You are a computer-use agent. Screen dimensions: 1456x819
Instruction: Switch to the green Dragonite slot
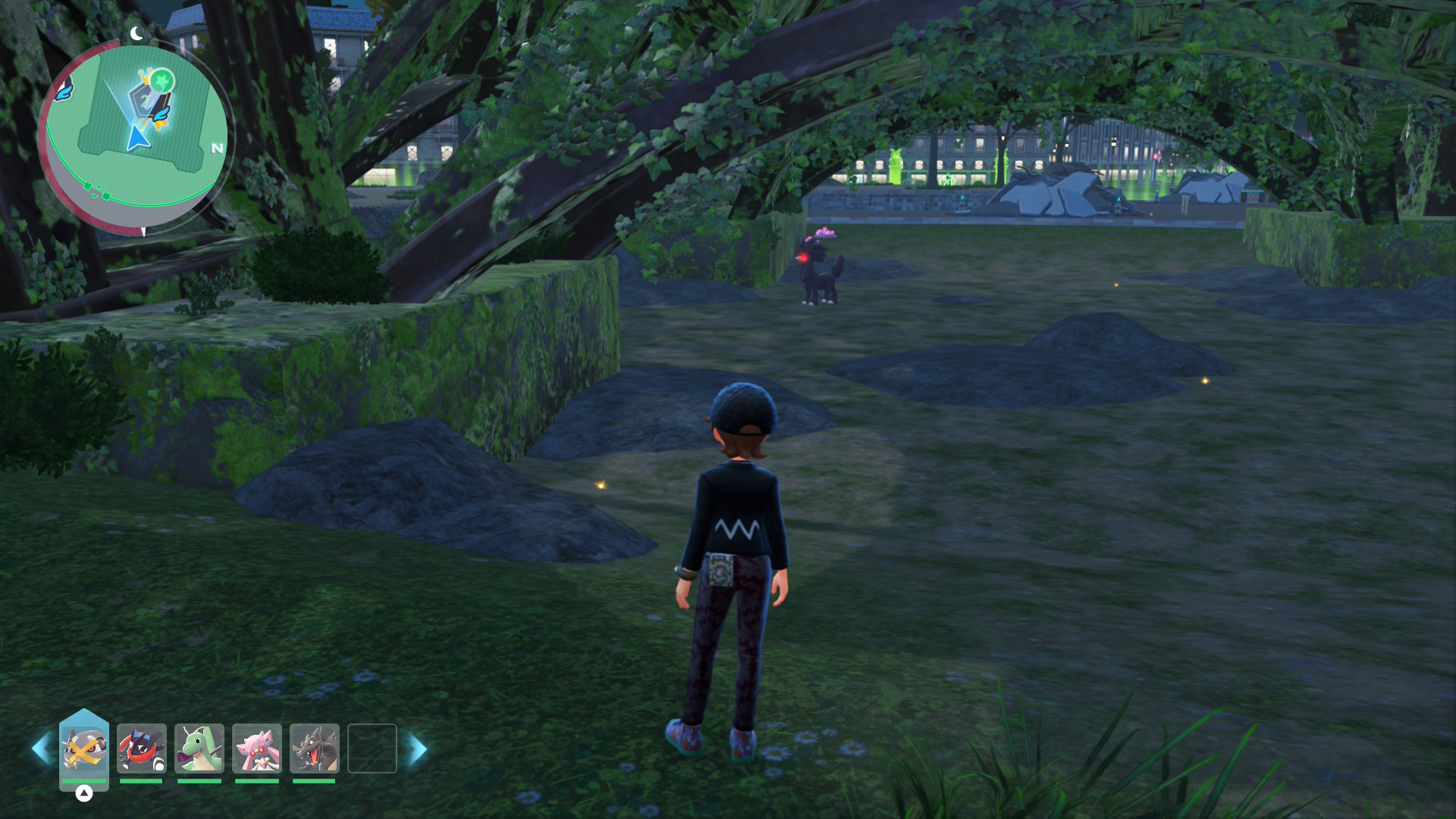199,748
